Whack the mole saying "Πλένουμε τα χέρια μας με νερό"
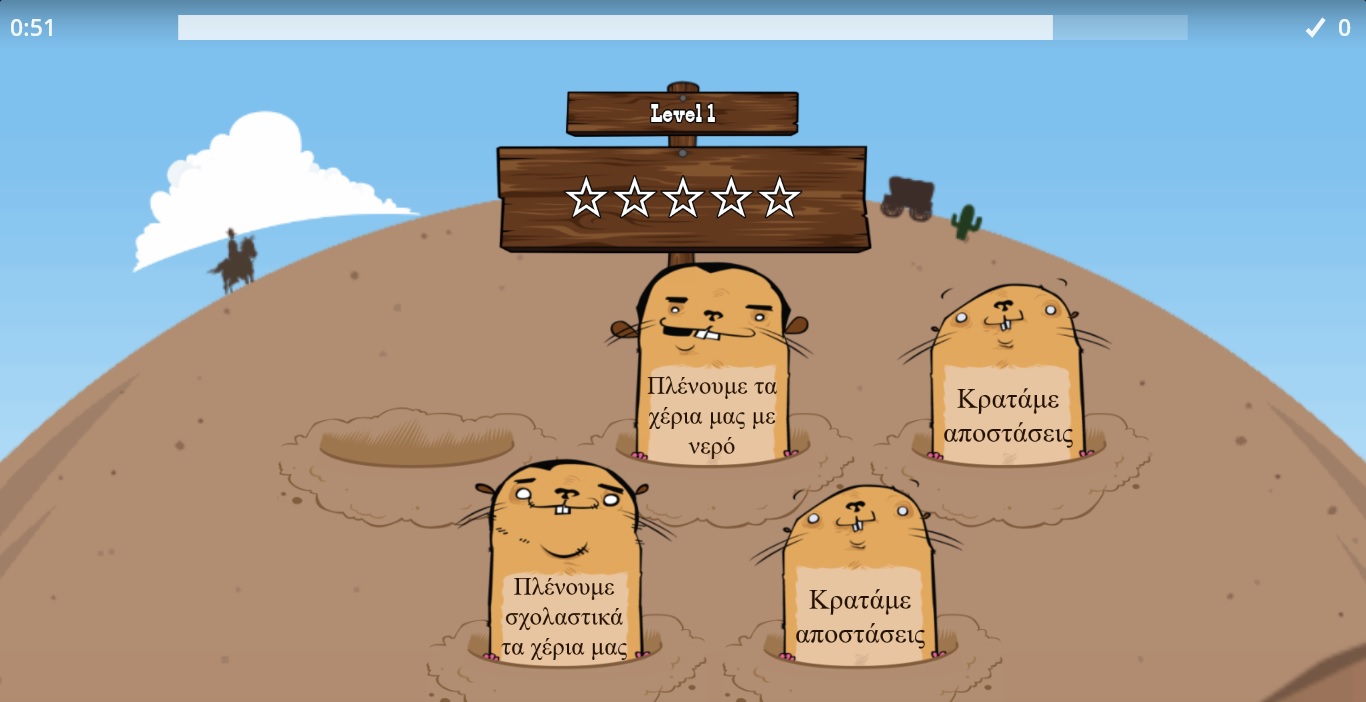This screenshot has width=1366, height=702. 711,380
